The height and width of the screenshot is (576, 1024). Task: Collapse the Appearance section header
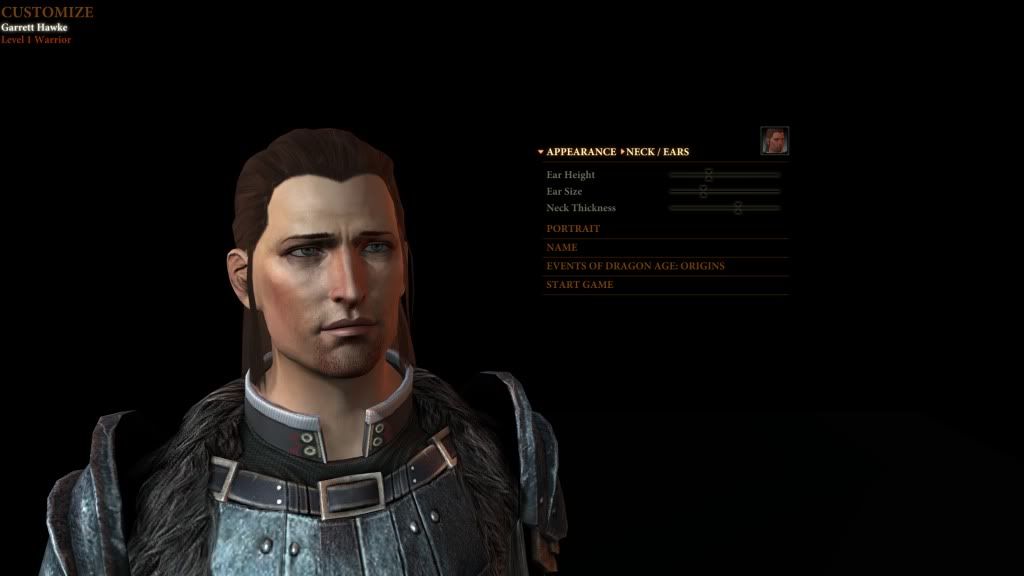pos(580,152)
